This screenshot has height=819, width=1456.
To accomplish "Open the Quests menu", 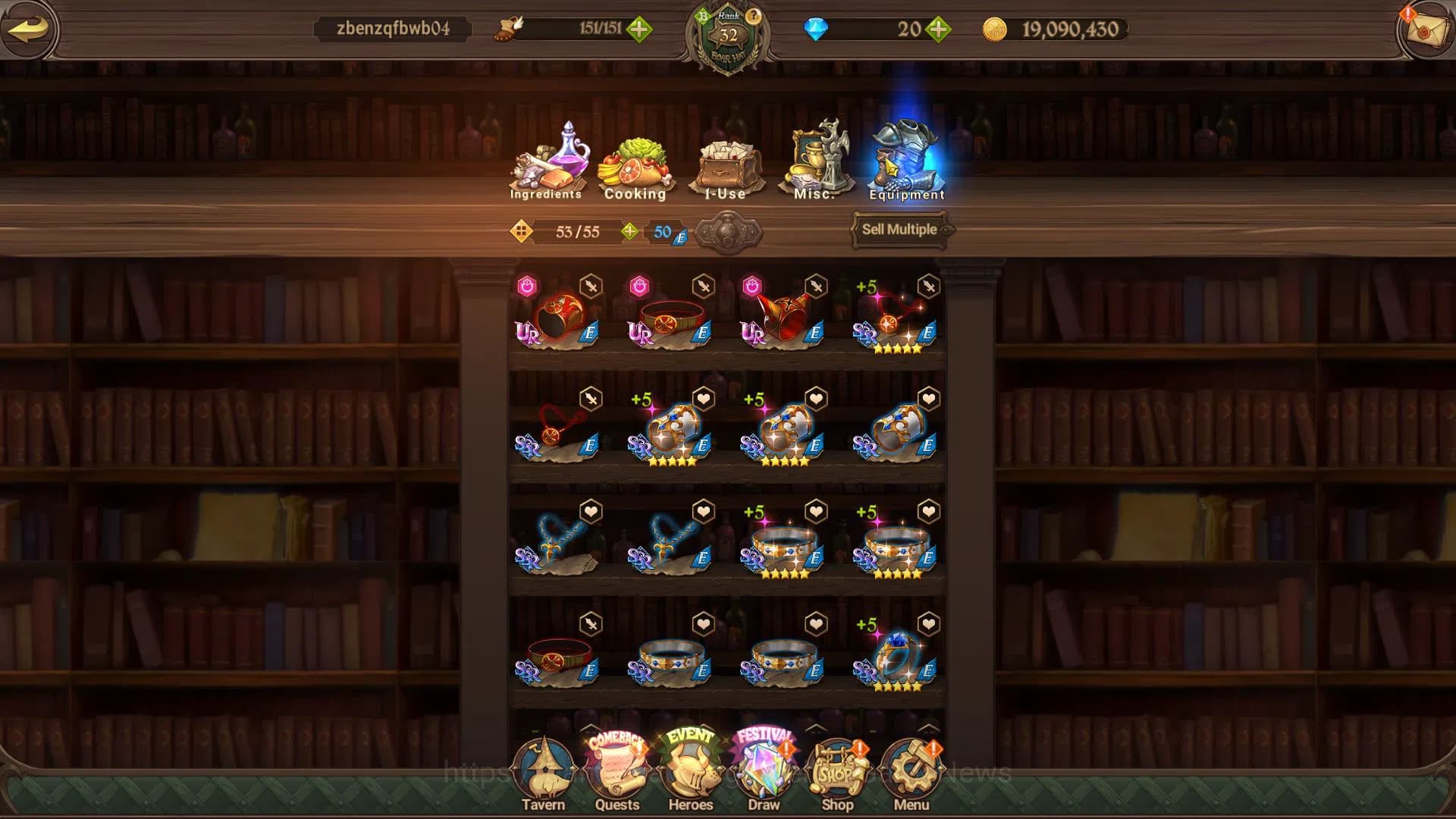I will [x=617, y=773].
